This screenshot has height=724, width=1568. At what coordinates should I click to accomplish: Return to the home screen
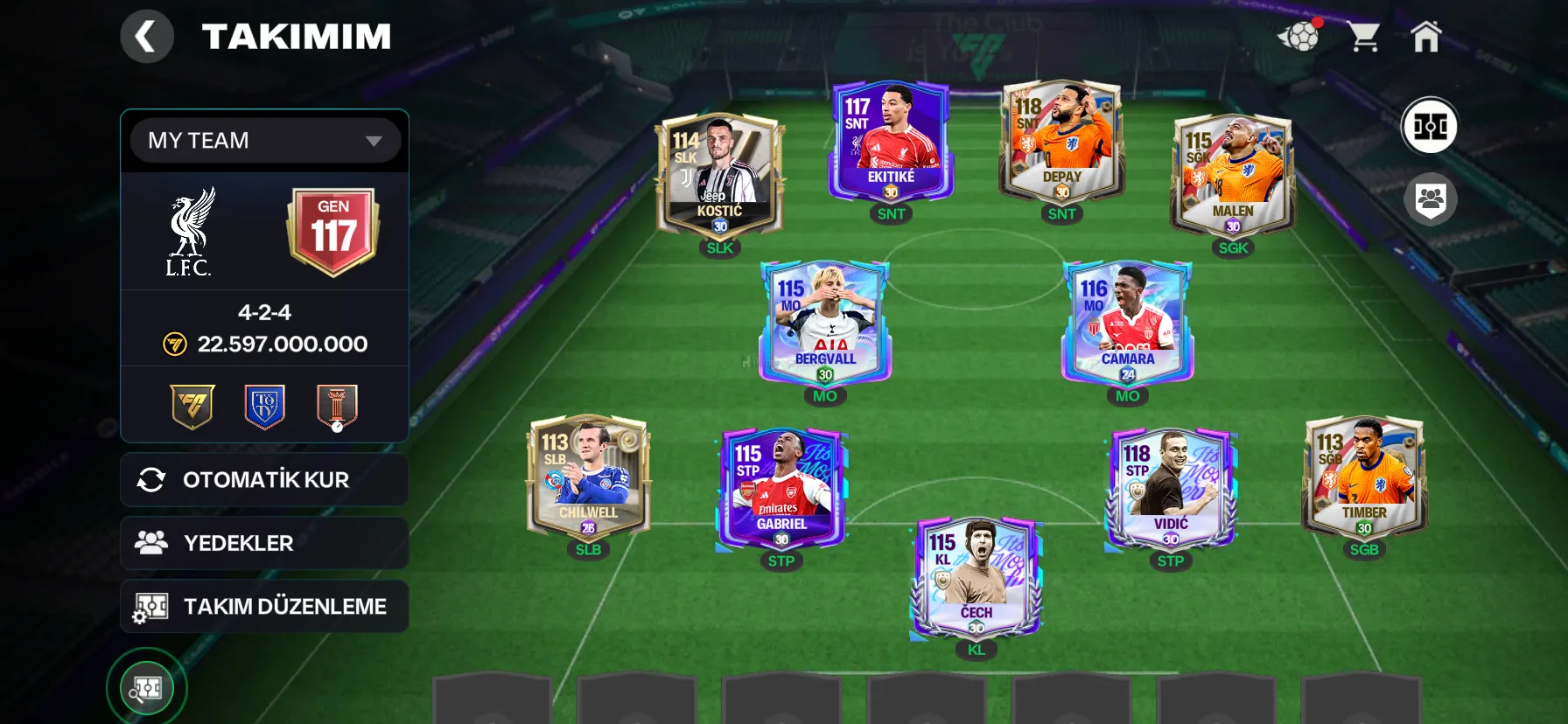(1425, 37)
